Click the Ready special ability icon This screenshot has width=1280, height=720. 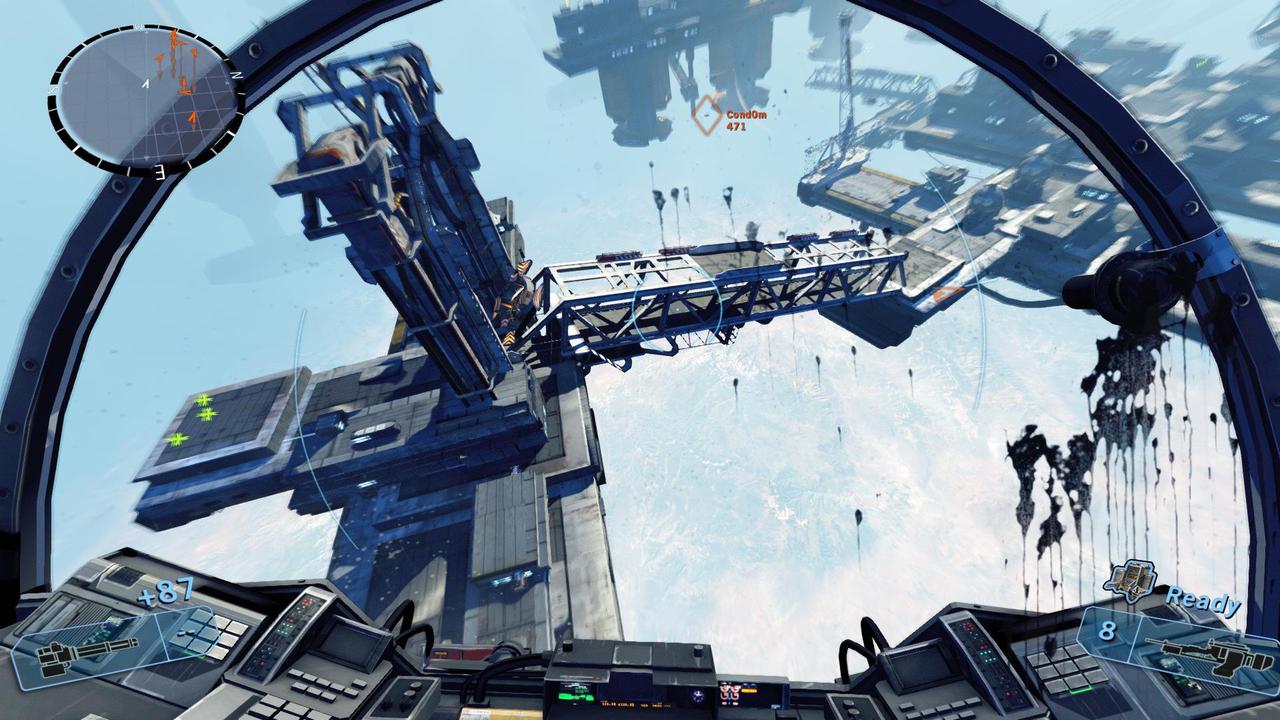point(1130,579)
